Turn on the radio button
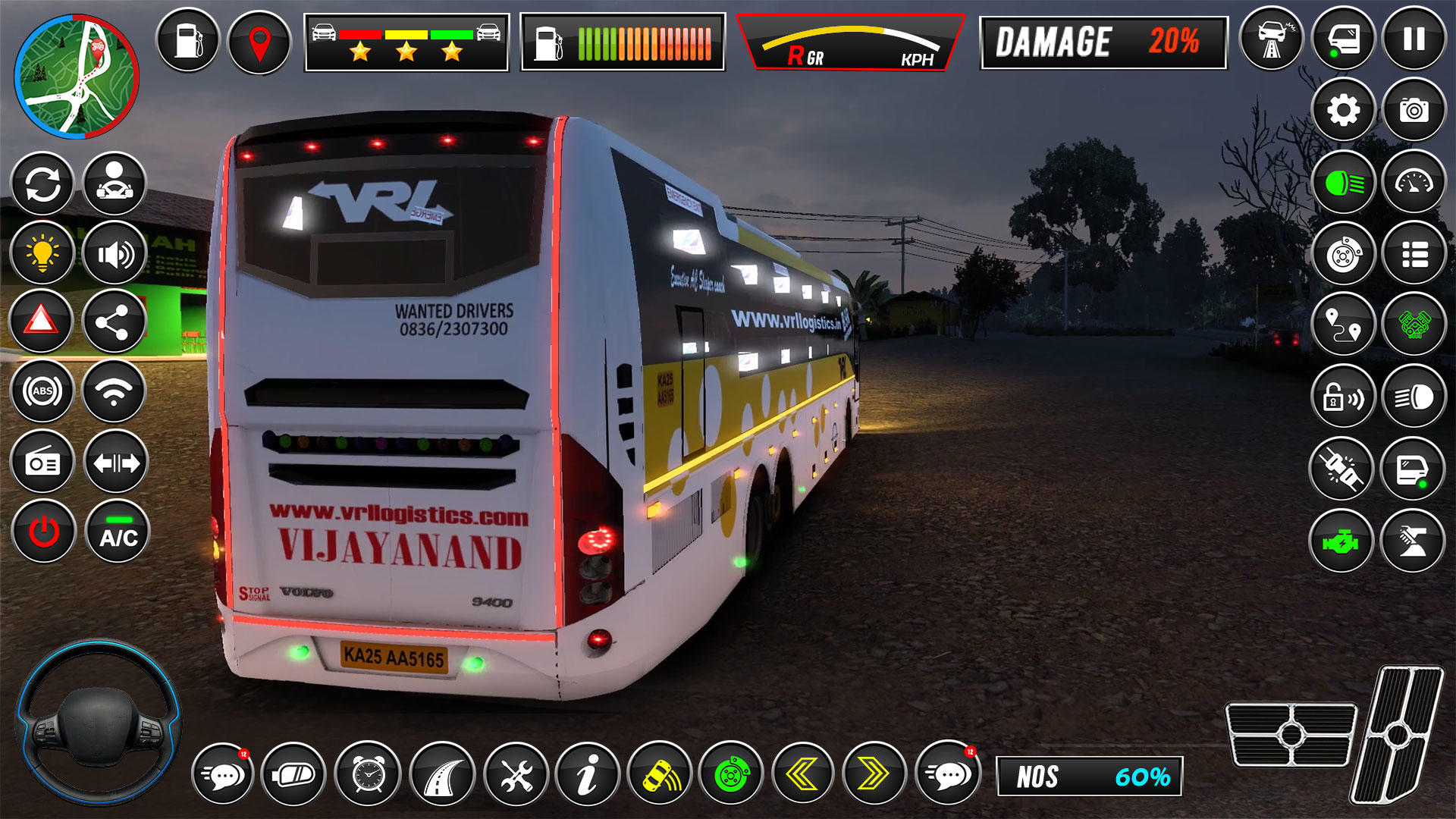1456x819 pixels. [x=42, y=462]
